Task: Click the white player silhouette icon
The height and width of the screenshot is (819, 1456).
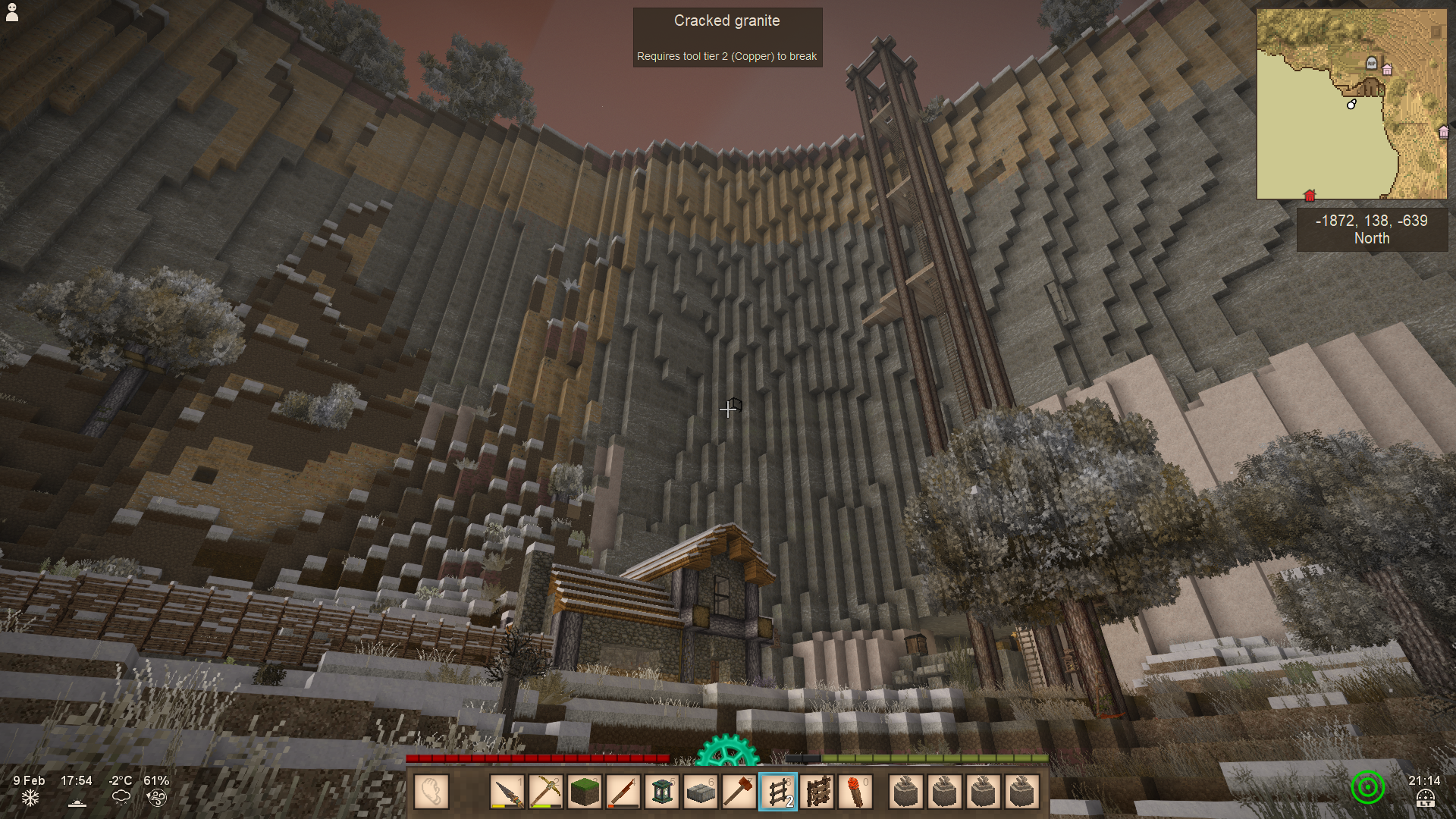Action: click(12, 12)
